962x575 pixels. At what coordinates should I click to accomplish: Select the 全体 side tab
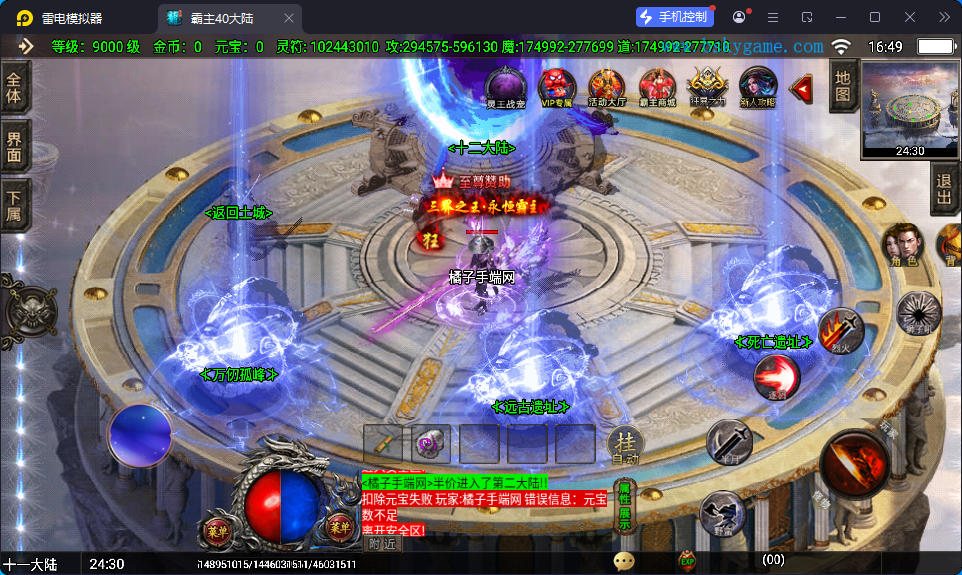[x=14, y=88]
